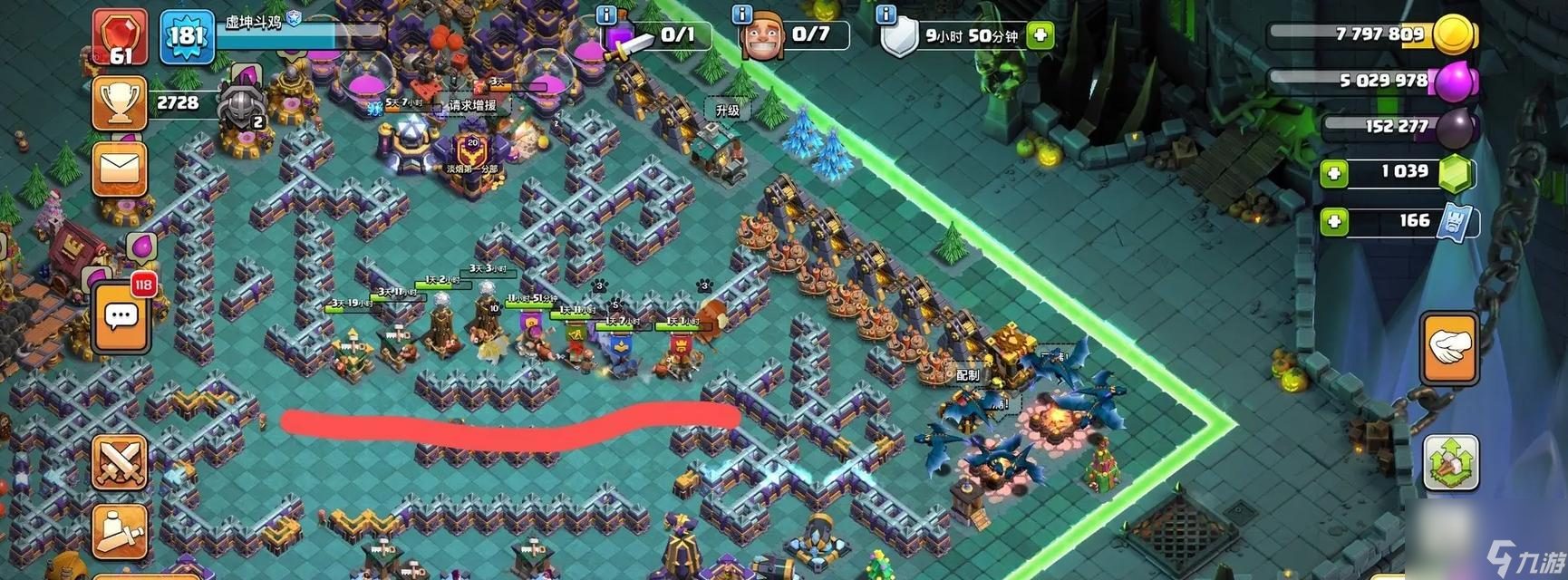Open the attack menu with crossed swords
Viewport: 1568px width, 580px height.
120,461
